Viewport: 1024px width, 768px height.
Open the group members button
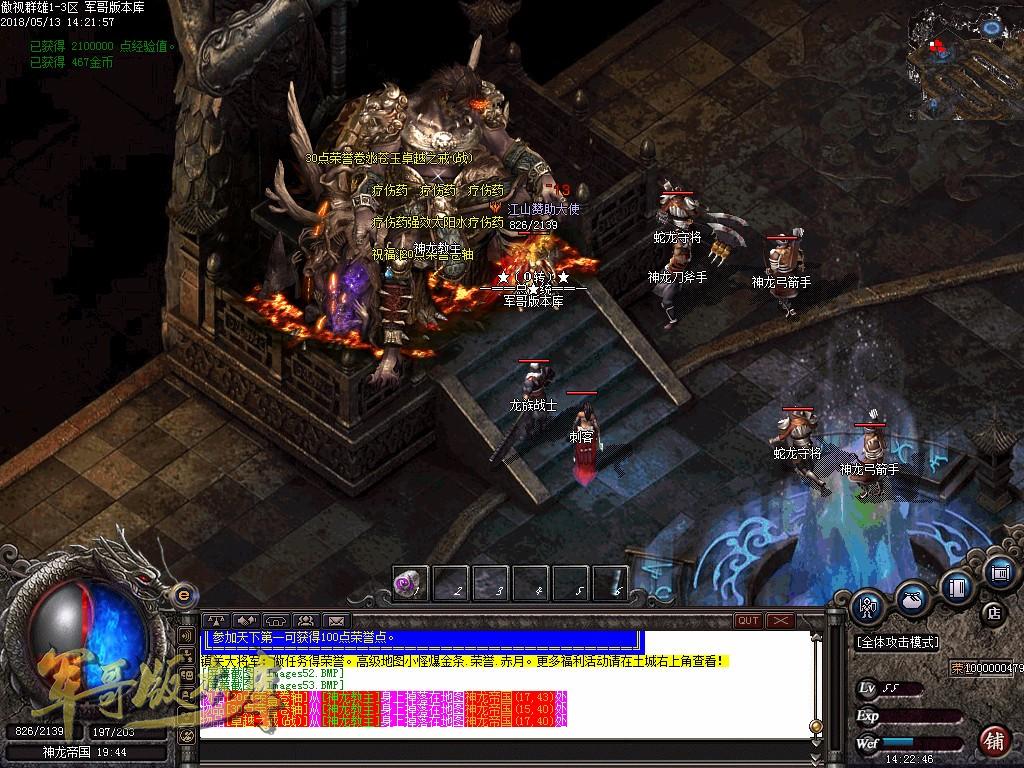[305, 621]
